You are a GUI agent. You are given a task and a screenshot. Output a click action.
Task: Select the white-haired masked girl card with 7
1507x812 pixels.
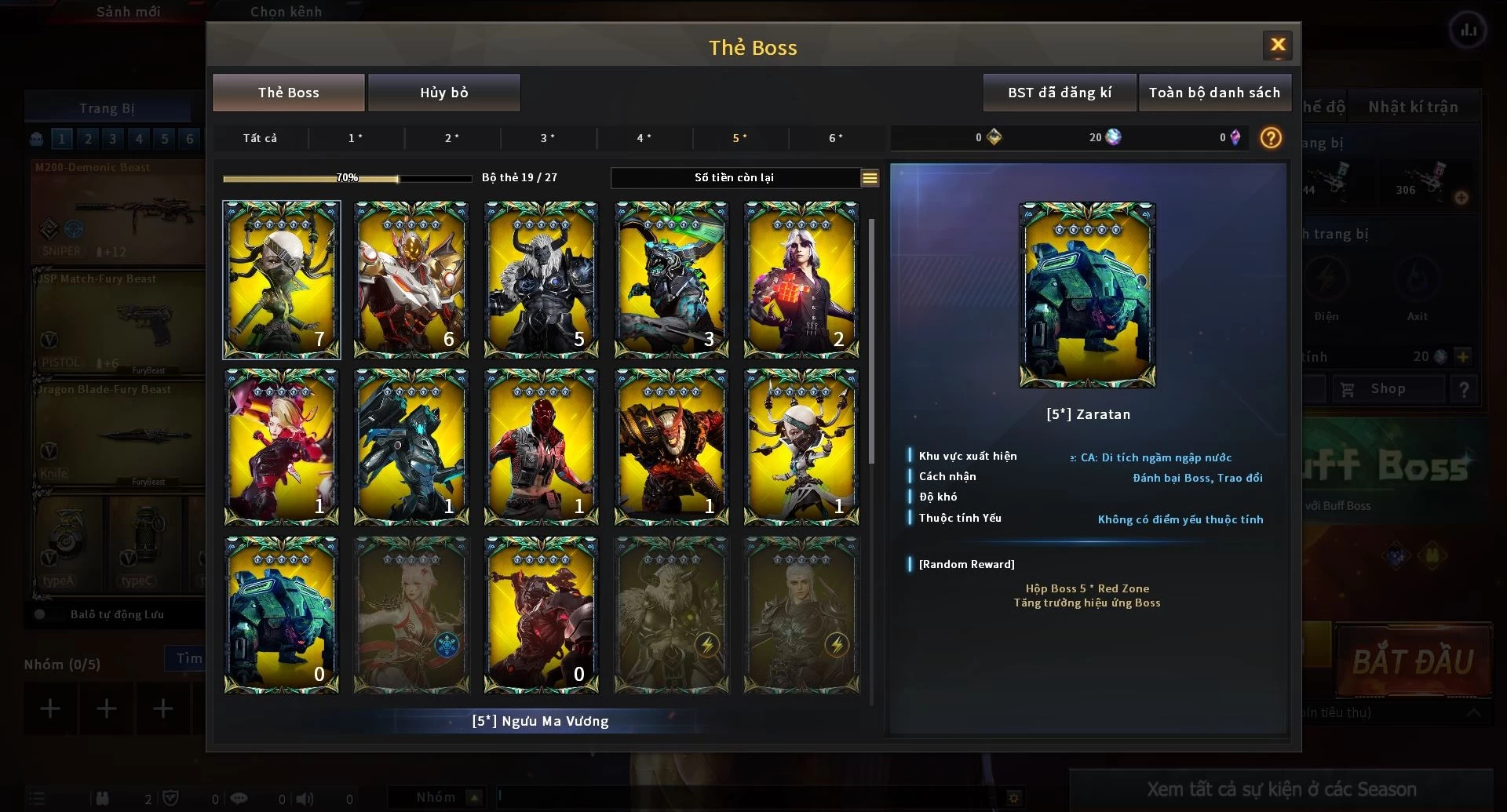(x=282, y=280)
